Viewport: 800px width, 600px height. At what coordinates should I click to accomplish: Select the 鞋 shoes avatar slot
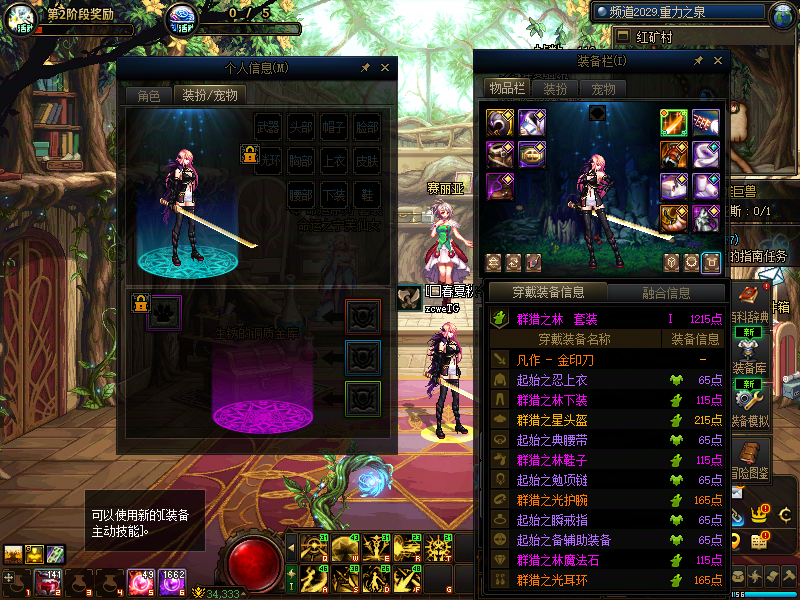[x=367, y=193]
